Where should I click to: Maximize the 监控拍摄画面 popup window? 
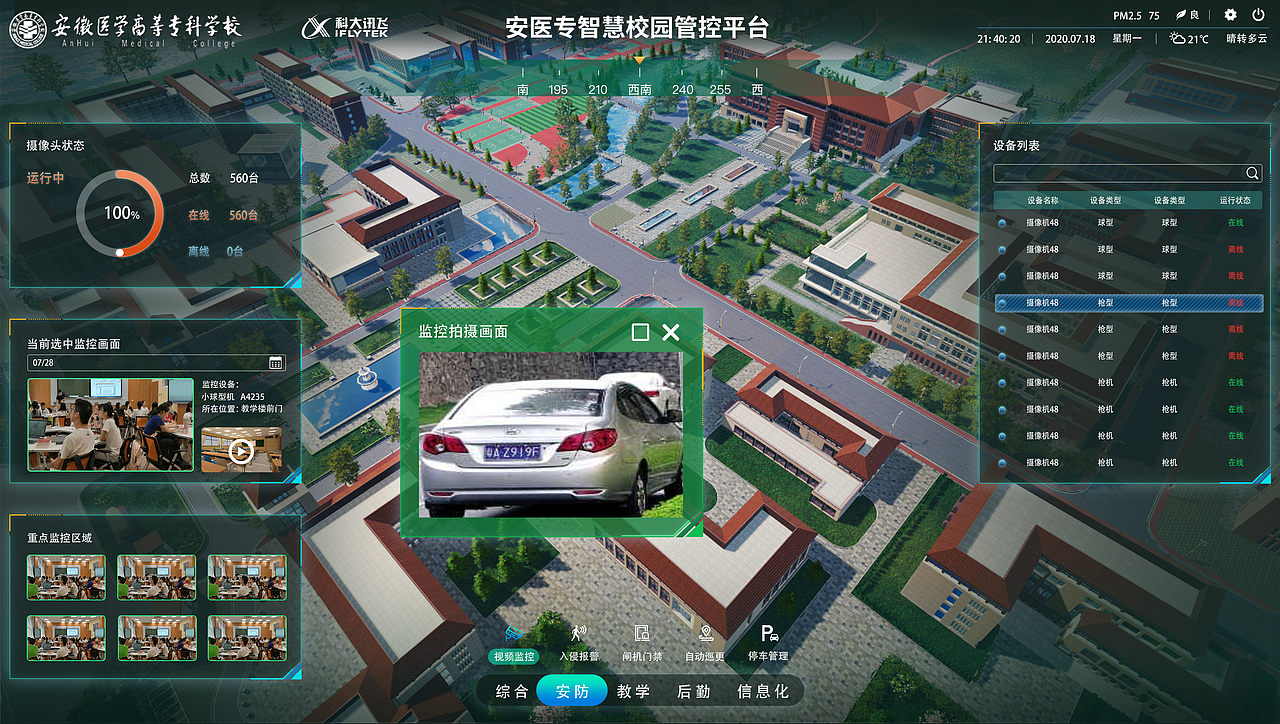640,333
